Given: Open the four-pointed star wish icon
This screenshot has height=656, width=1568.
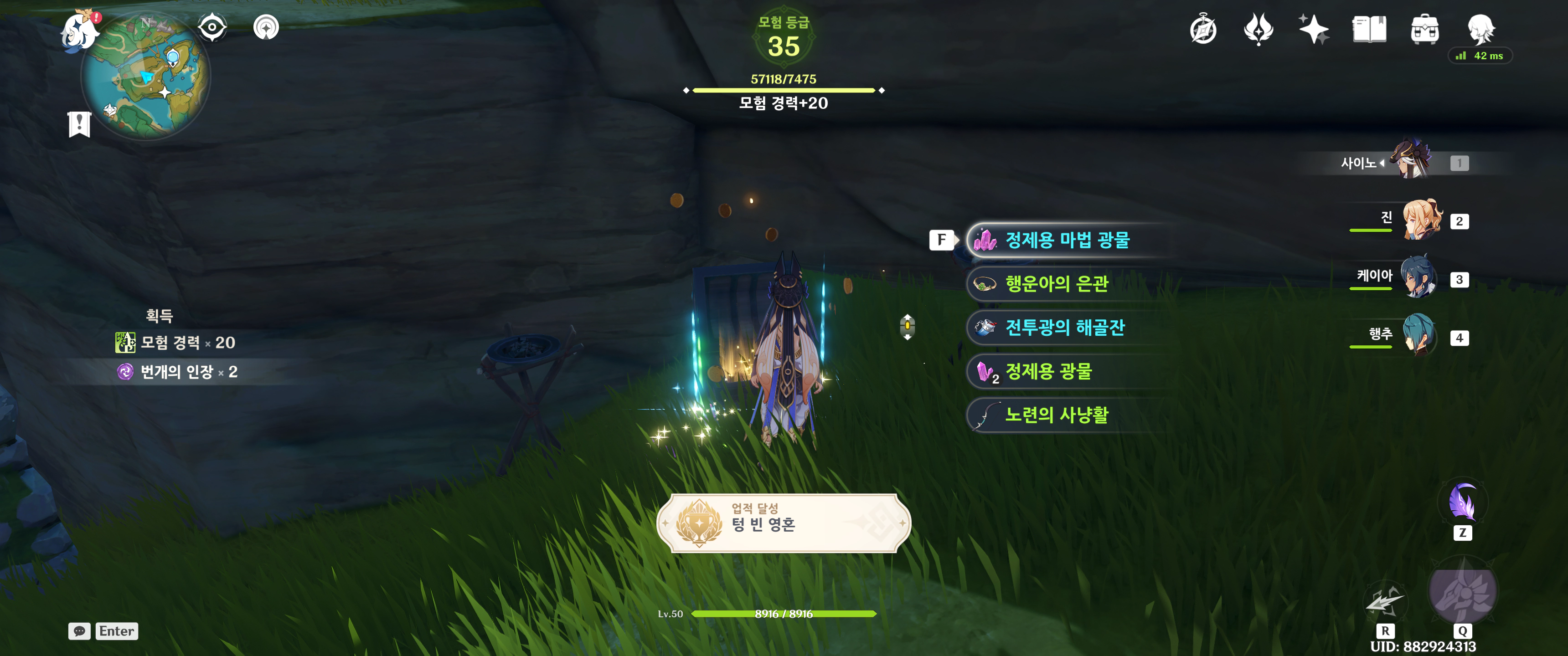Looking at the screenshot, I should (1314, 29).
